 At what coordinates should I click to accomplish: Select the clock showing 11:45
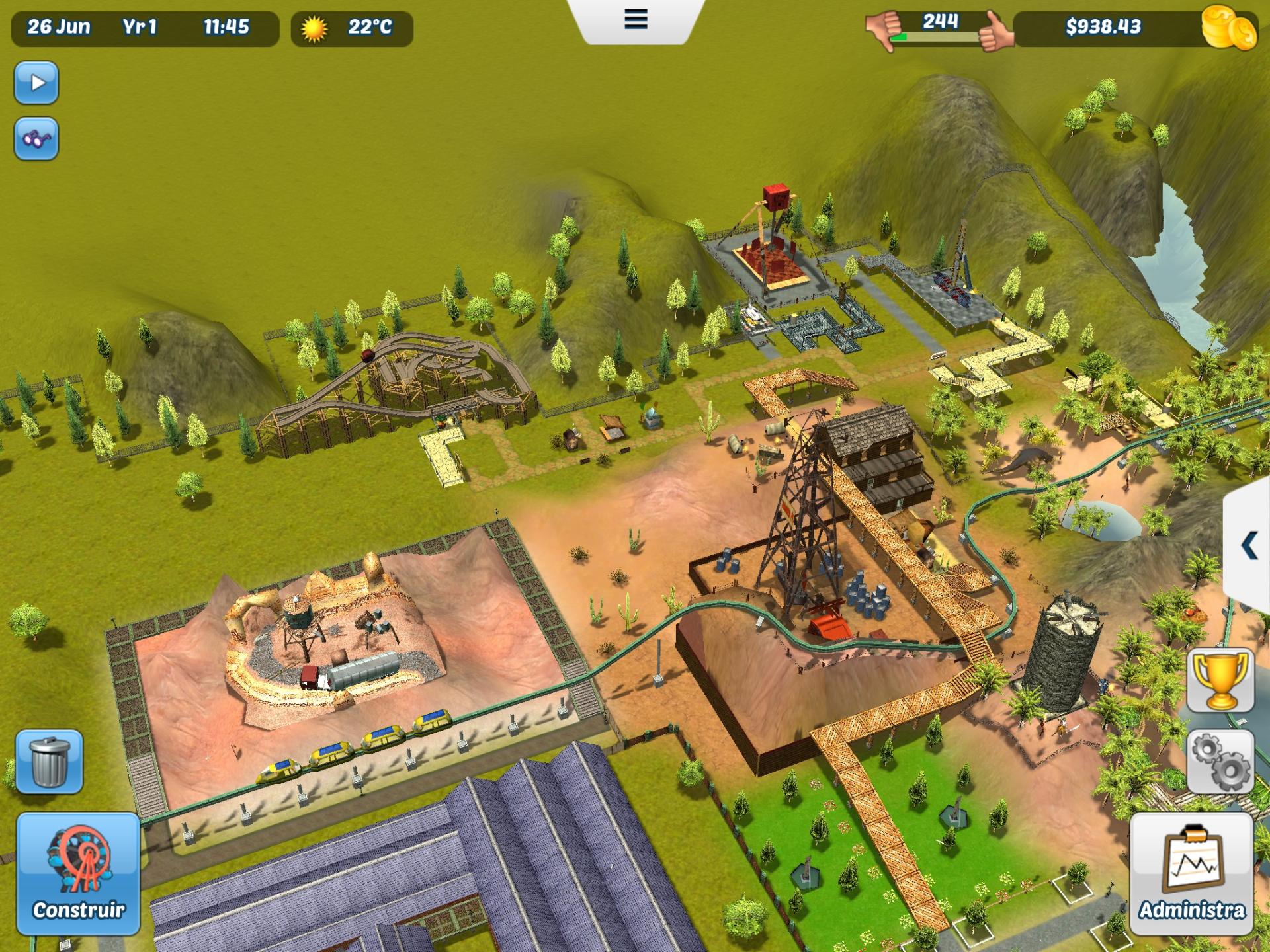[x=226, y=28]
